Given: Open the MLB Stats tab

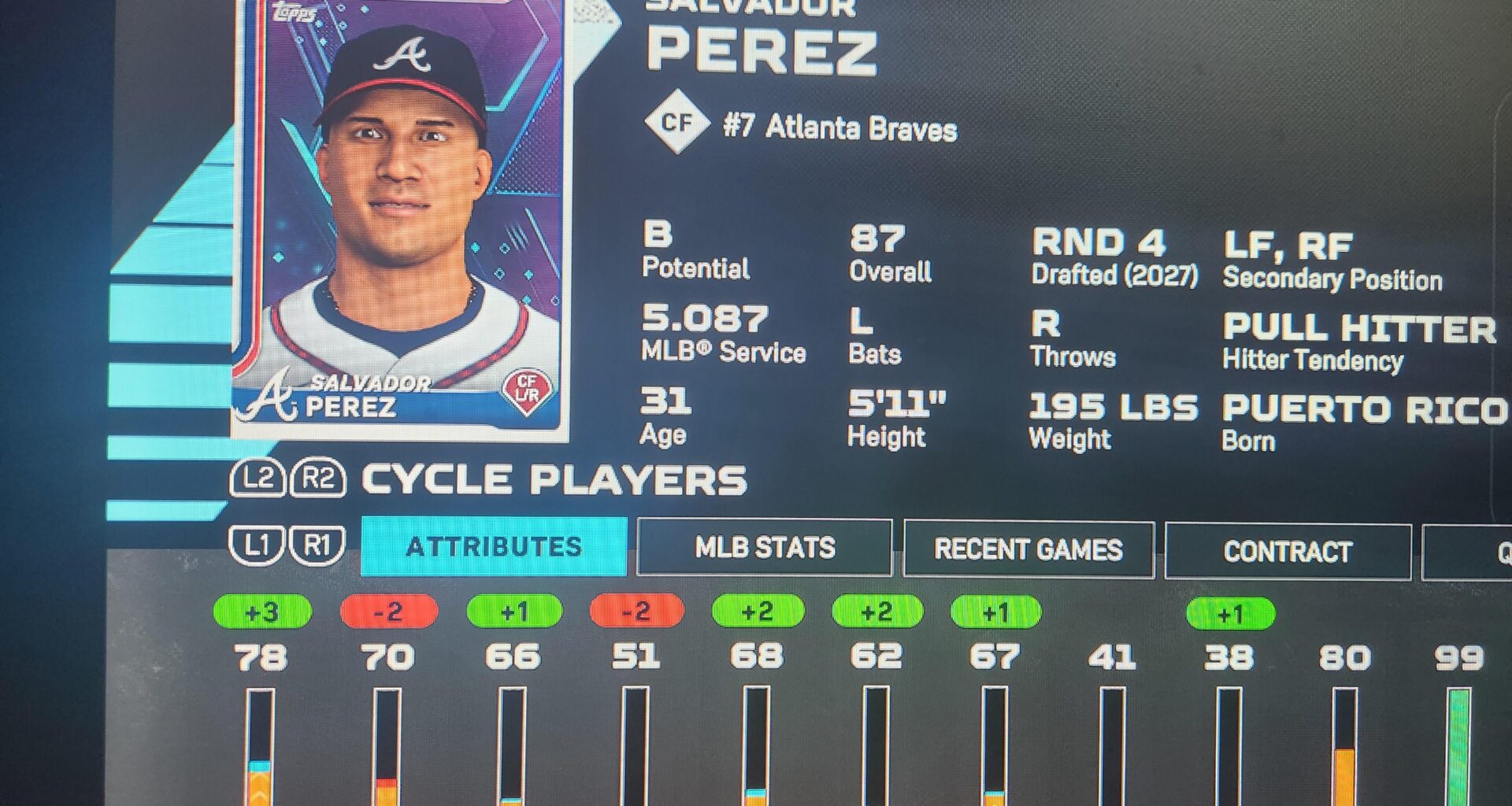Looking at the screenshot, I should (x=764, y=548).
